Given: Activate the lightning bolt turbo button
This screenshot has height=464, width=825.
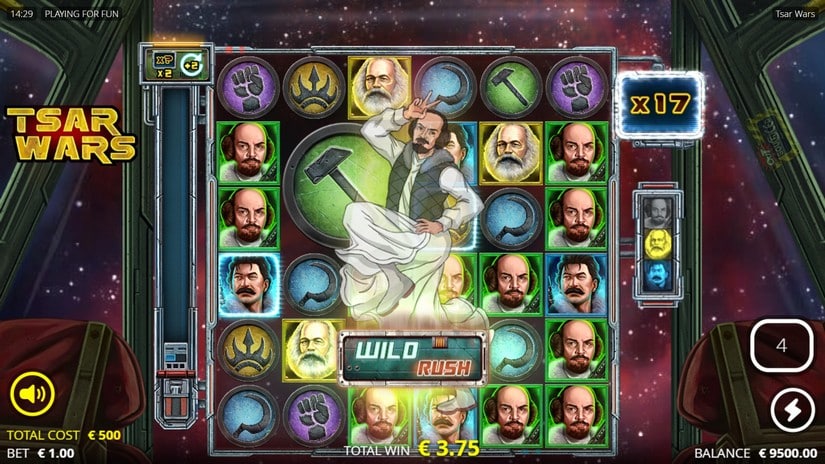Looking at the screenshot, I should 791,410.
